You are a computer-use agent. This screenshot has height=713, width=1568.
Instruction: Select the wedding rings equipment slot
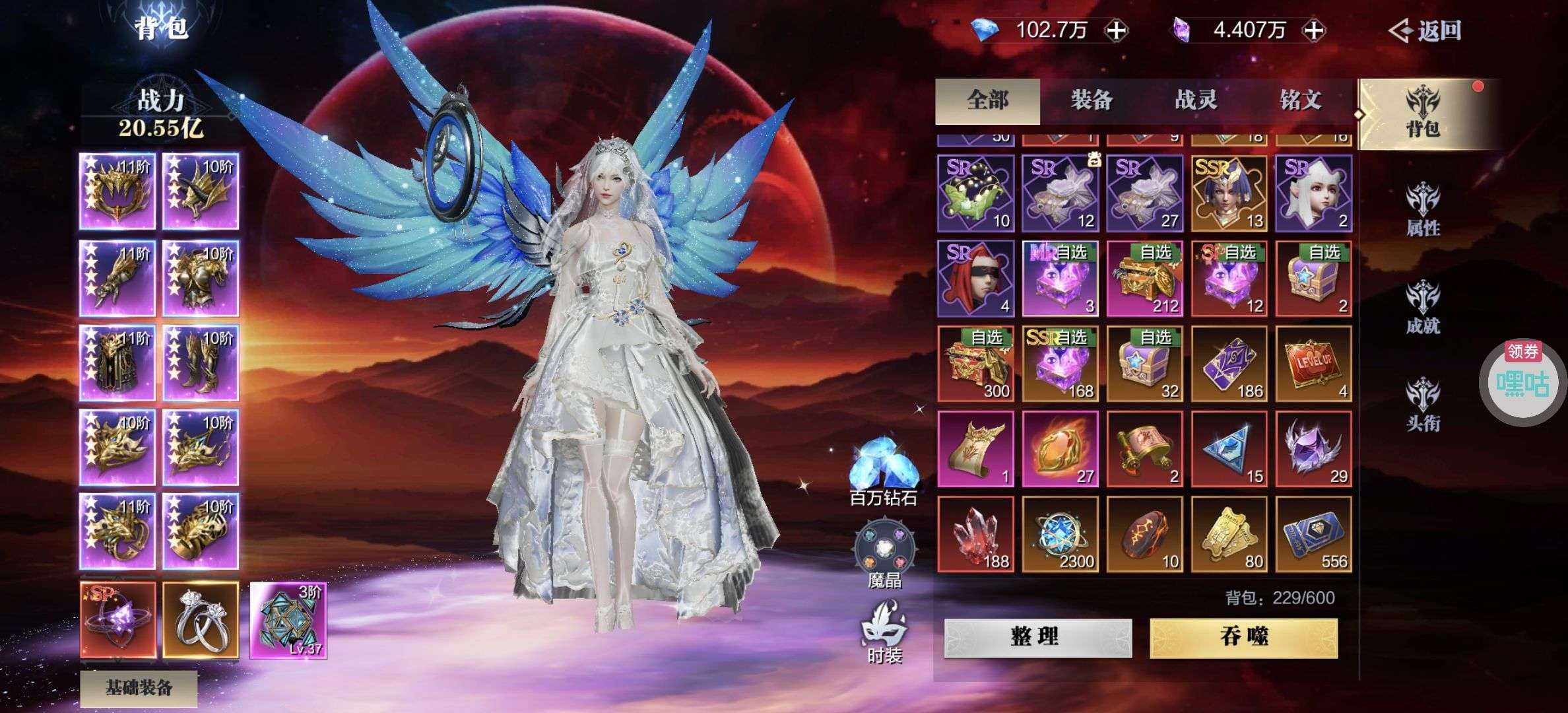pos(201,620)
